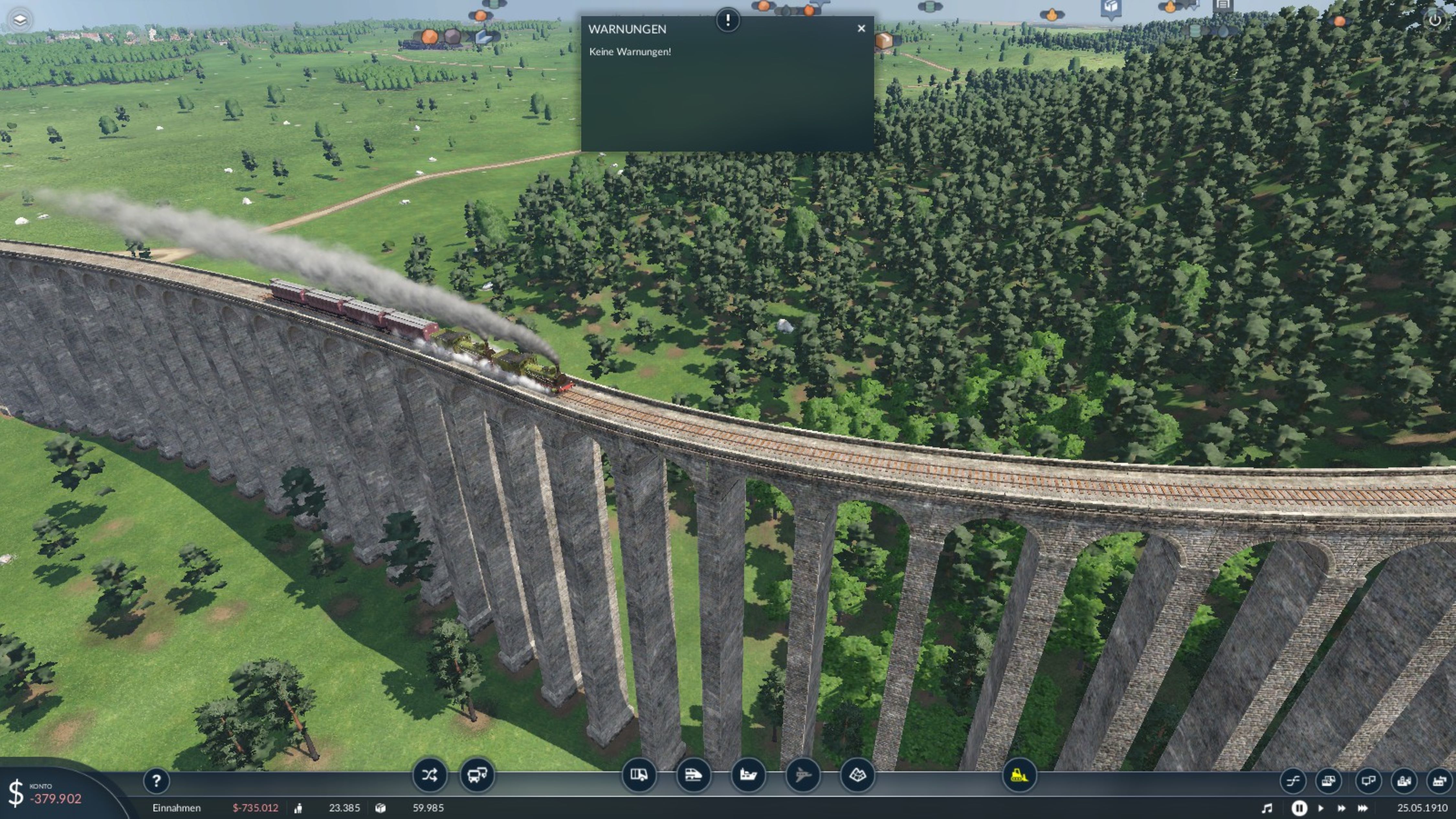
Task: Open the music player note icon
Action: pyautogui.click(x=1267, y=808)
